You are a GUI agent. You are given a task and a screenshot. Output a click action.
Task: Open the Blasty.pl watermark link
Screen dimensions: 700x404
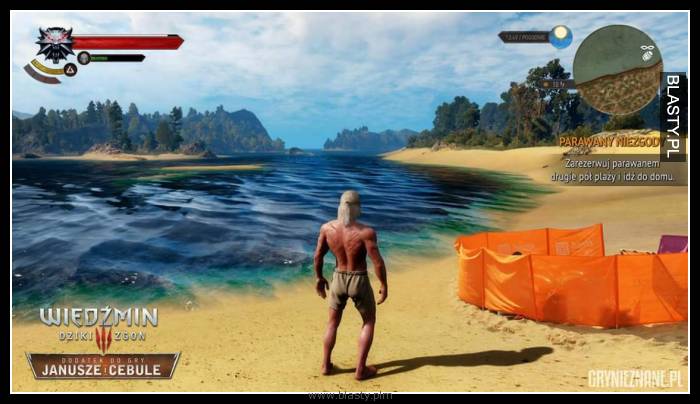pos(674,116)
